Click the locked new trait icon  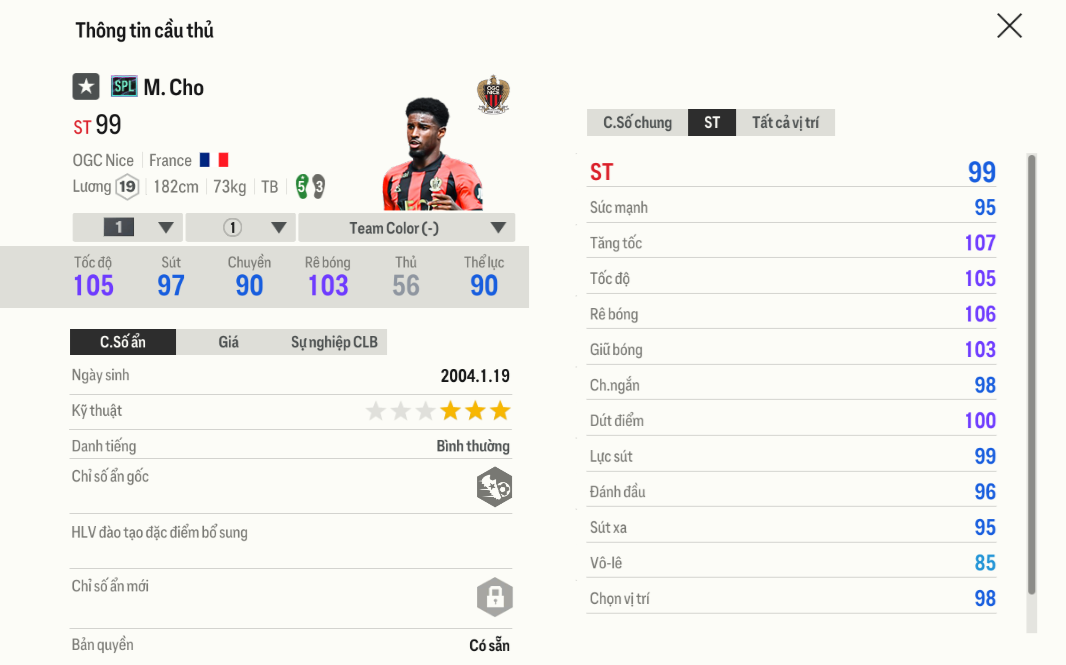pos(494,597)
